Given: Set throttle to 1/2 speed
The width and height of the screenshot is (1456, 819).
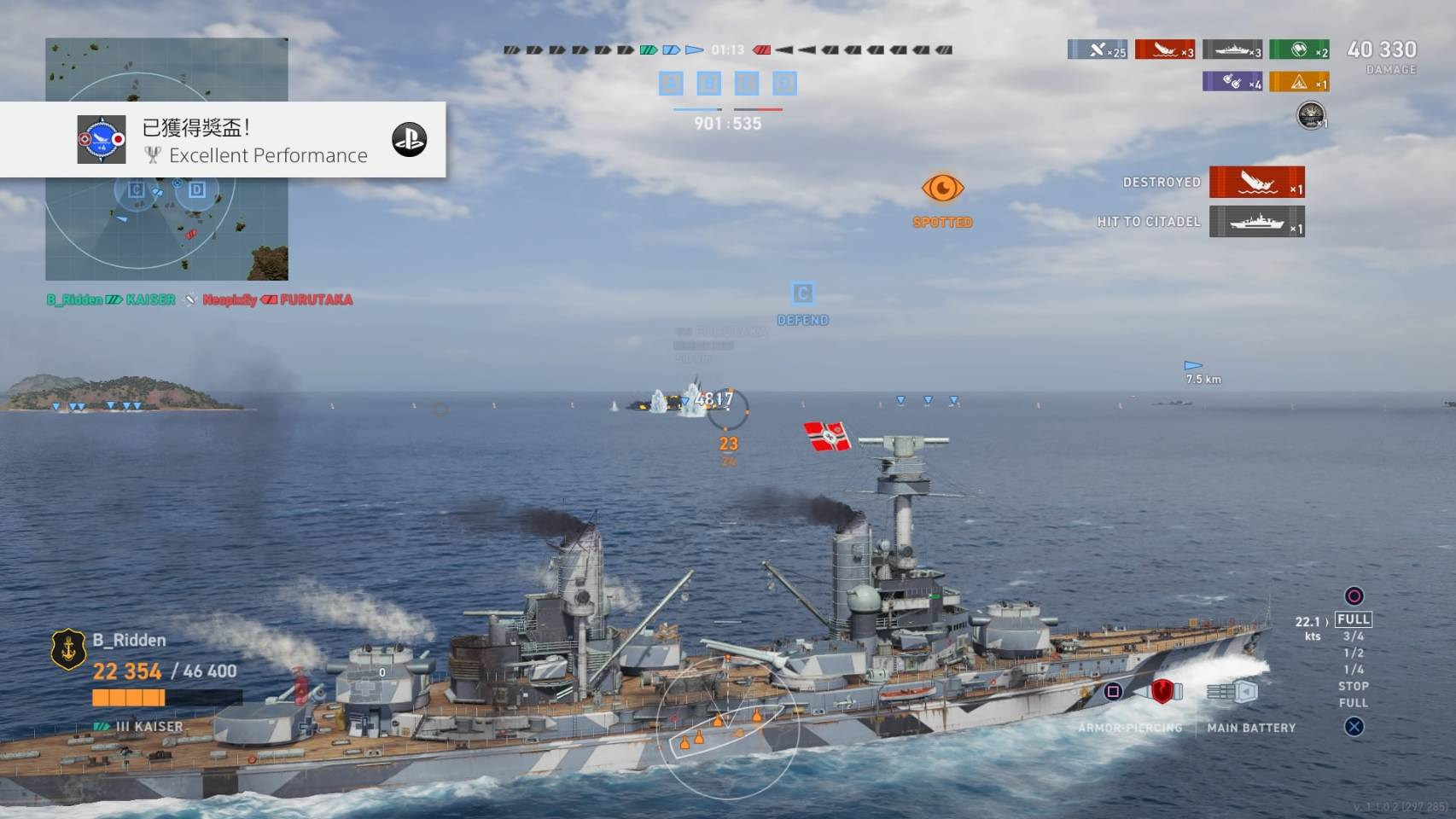Looking at the screenshot, I should click(1354, 653).
